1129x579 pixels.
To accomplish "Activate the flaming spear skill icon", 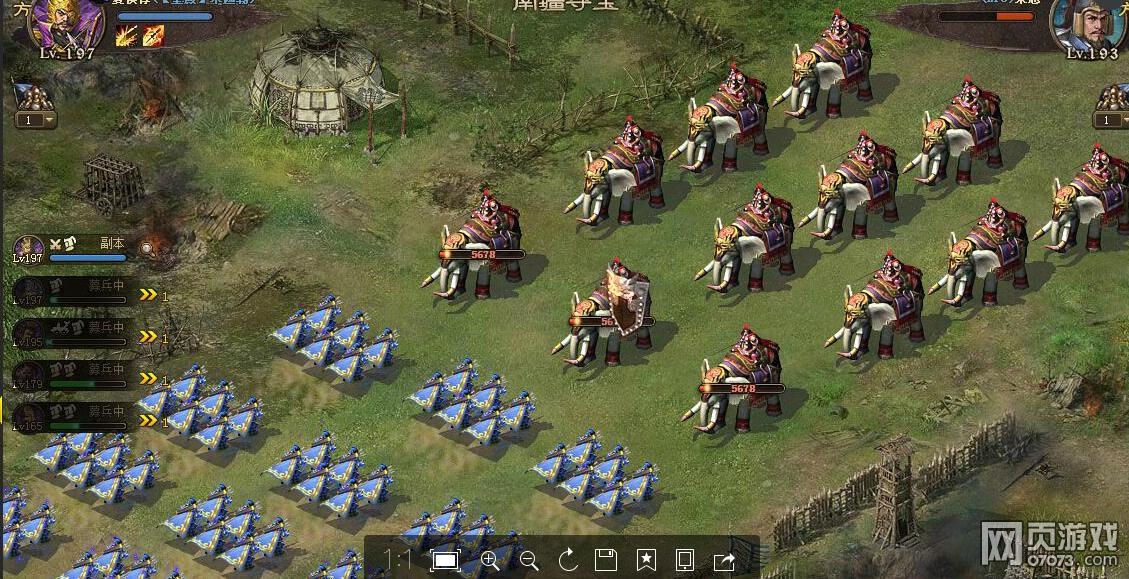I will [152, 36].
